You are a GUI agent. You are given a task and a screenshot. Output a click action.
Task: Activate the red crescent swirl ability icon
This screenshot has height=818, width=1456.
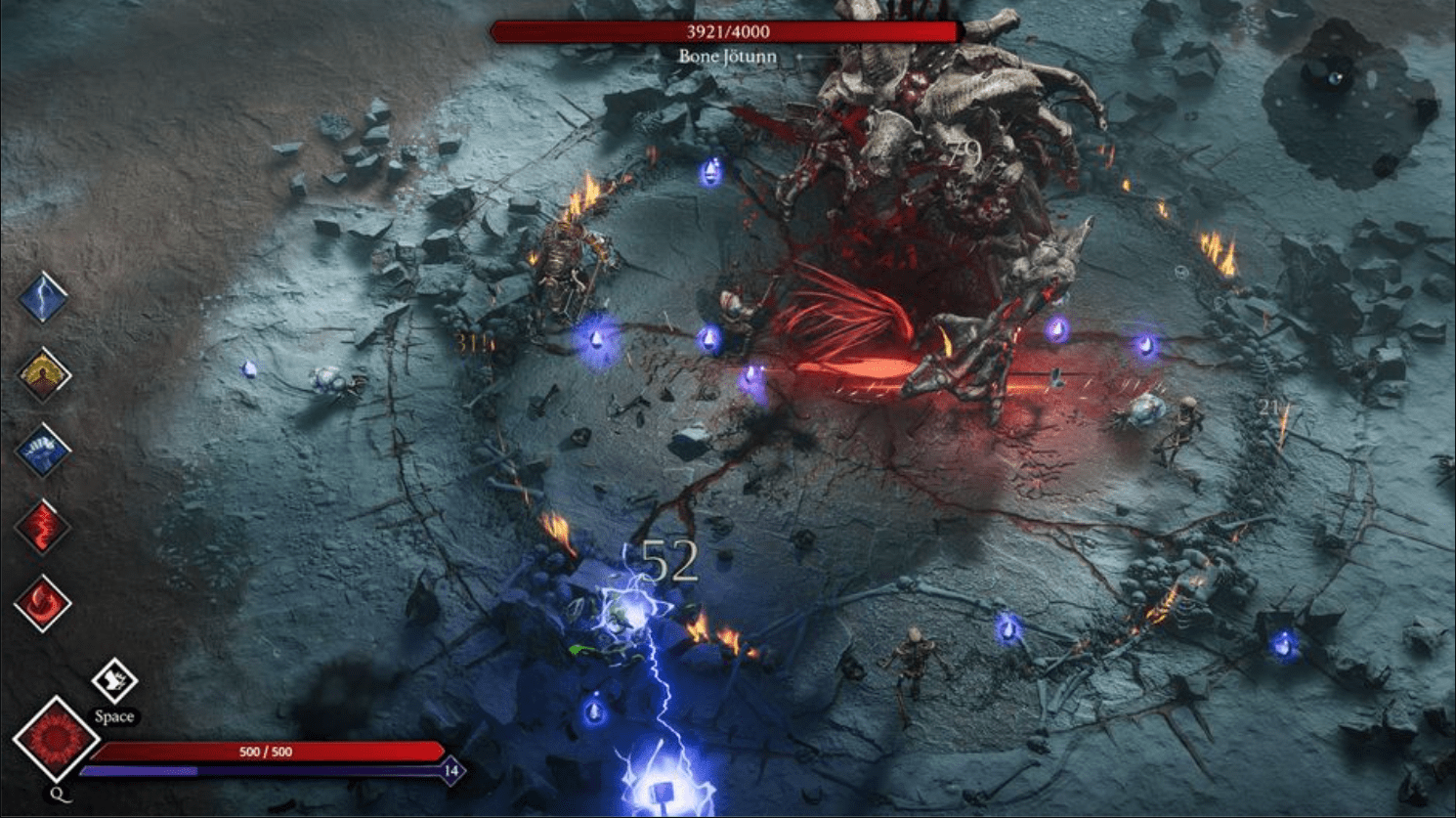coord(41,603)
